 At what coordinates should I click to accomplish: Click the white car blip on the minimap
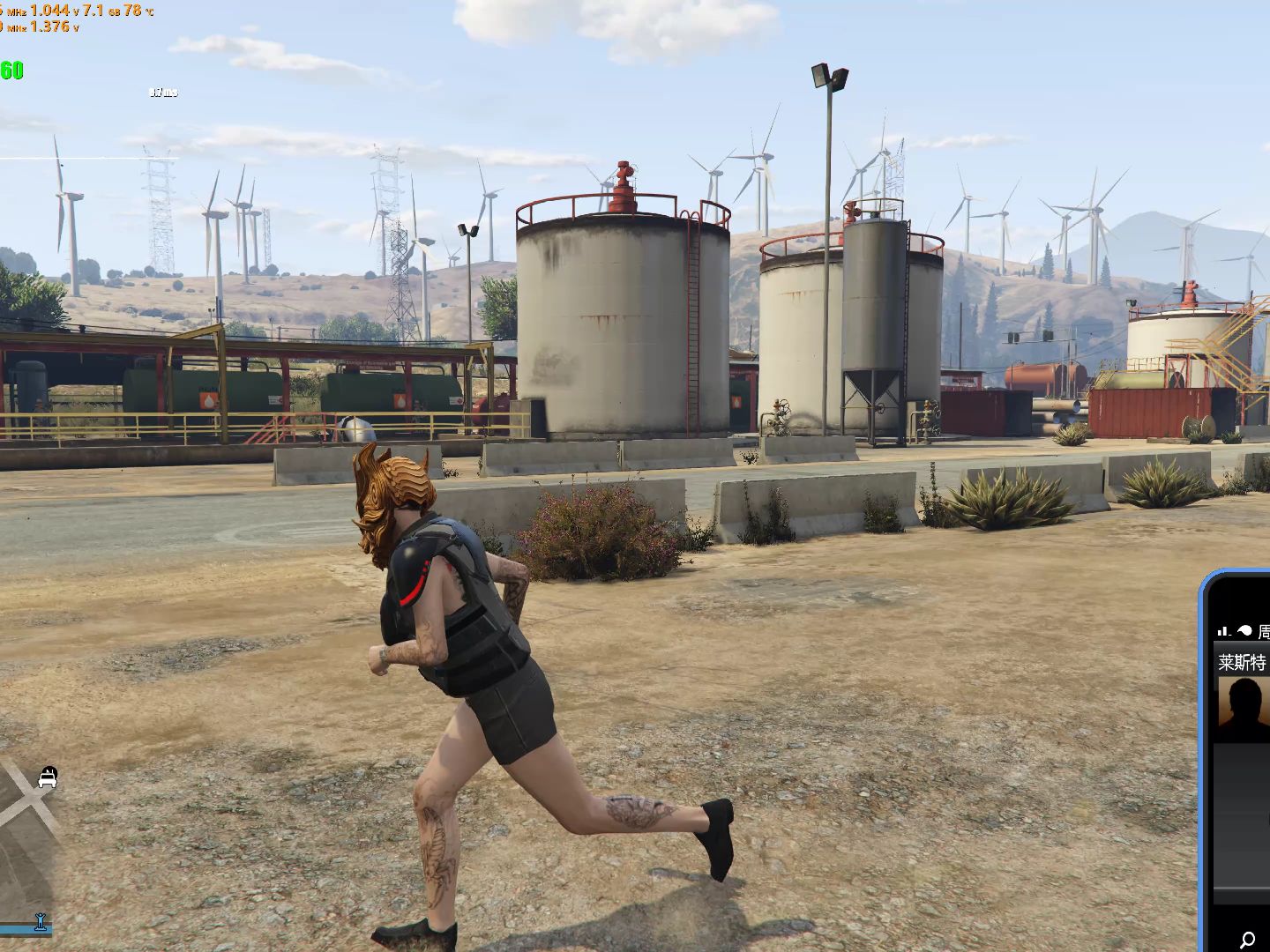point(49,780)
